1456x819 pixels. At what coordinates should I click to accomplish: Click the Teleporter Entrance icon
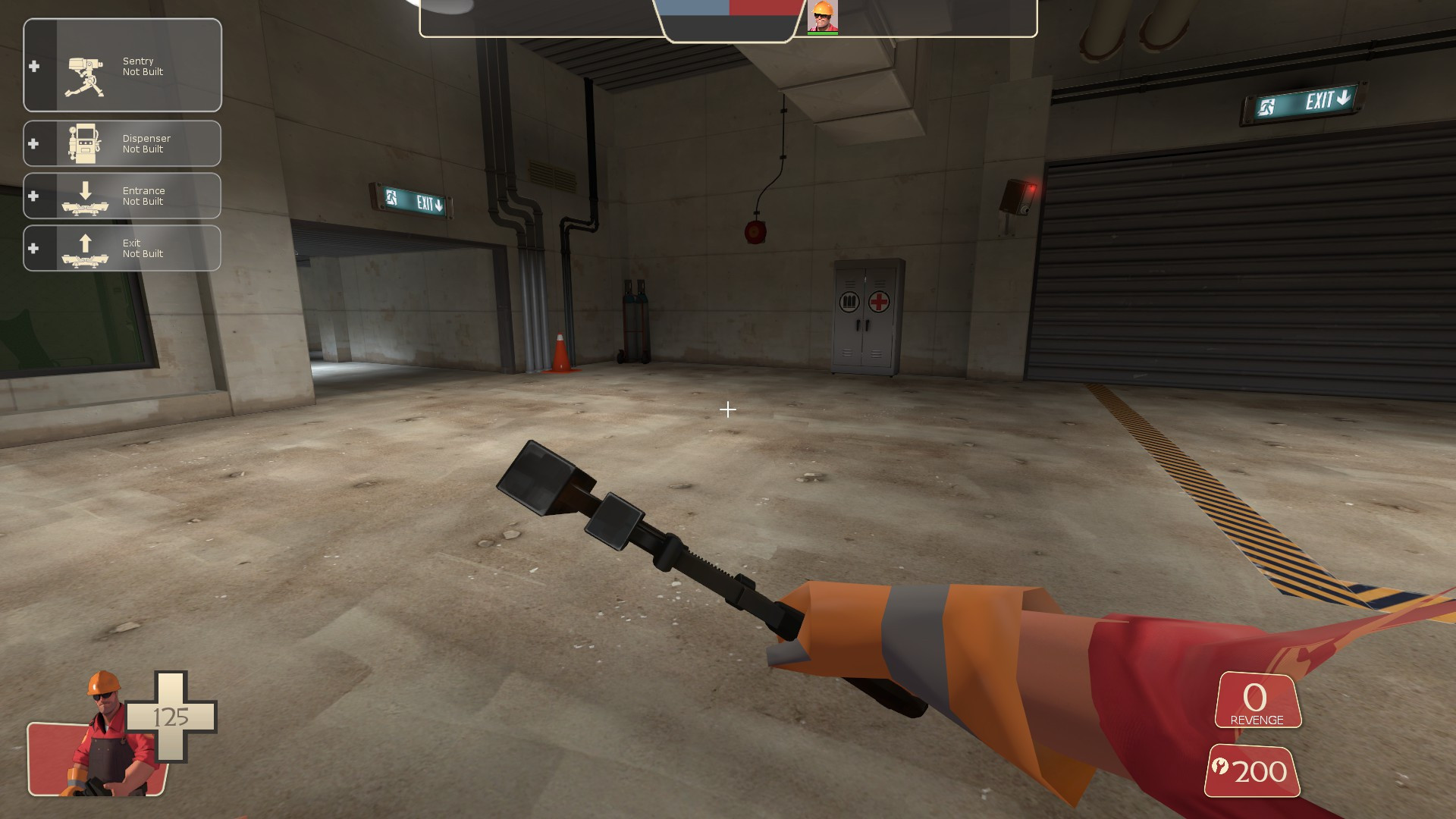(x=83, y=199)
